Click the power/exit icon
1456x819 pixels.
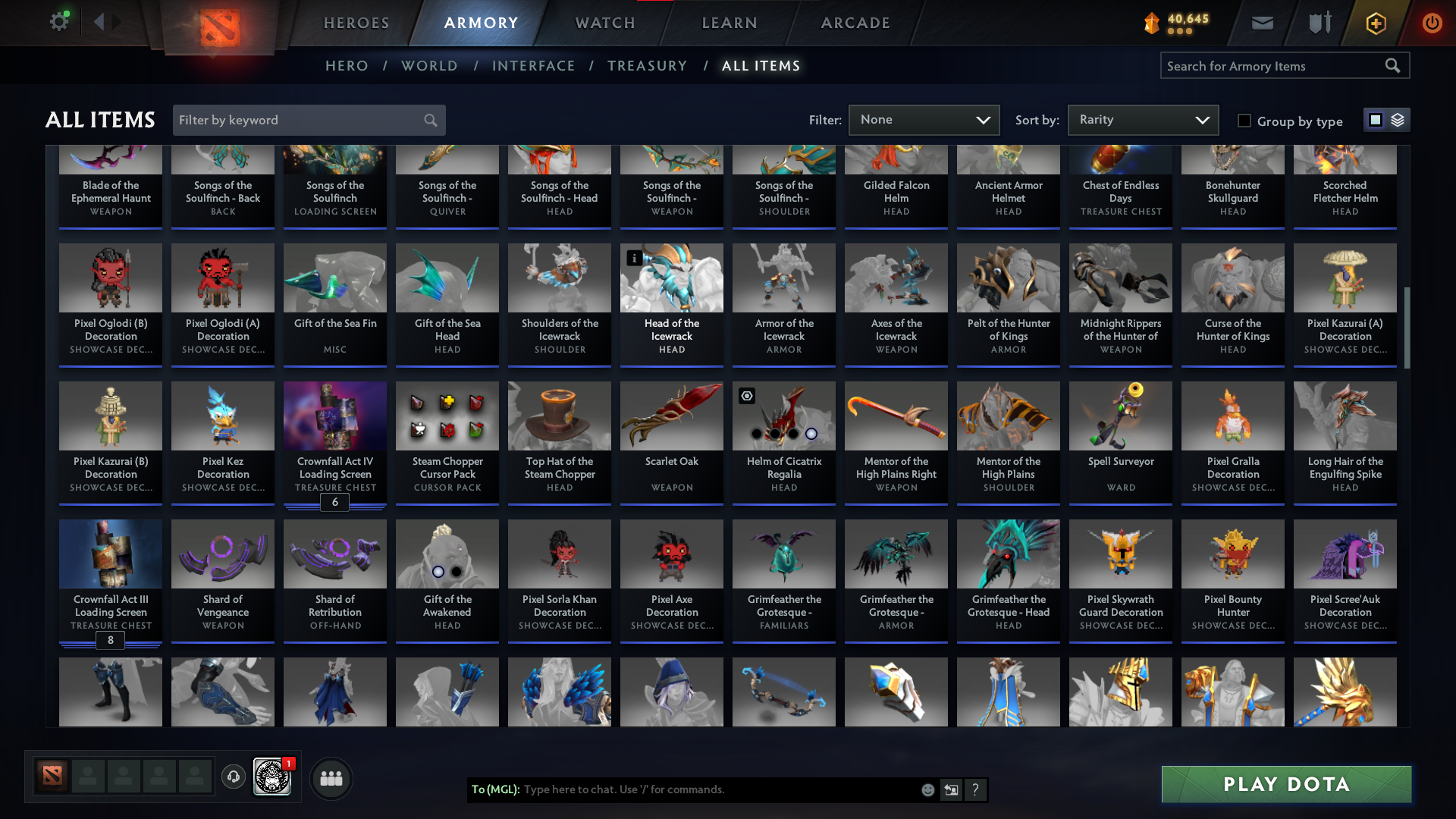pyautogui.click(x=1432, y=23)
